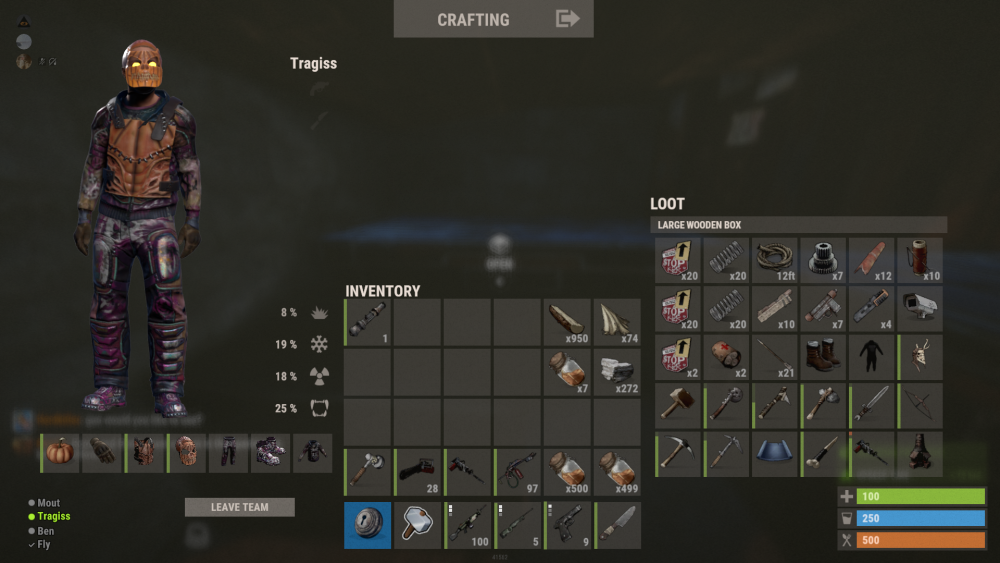Pick the wood stack of 950

tap(567, 322)
